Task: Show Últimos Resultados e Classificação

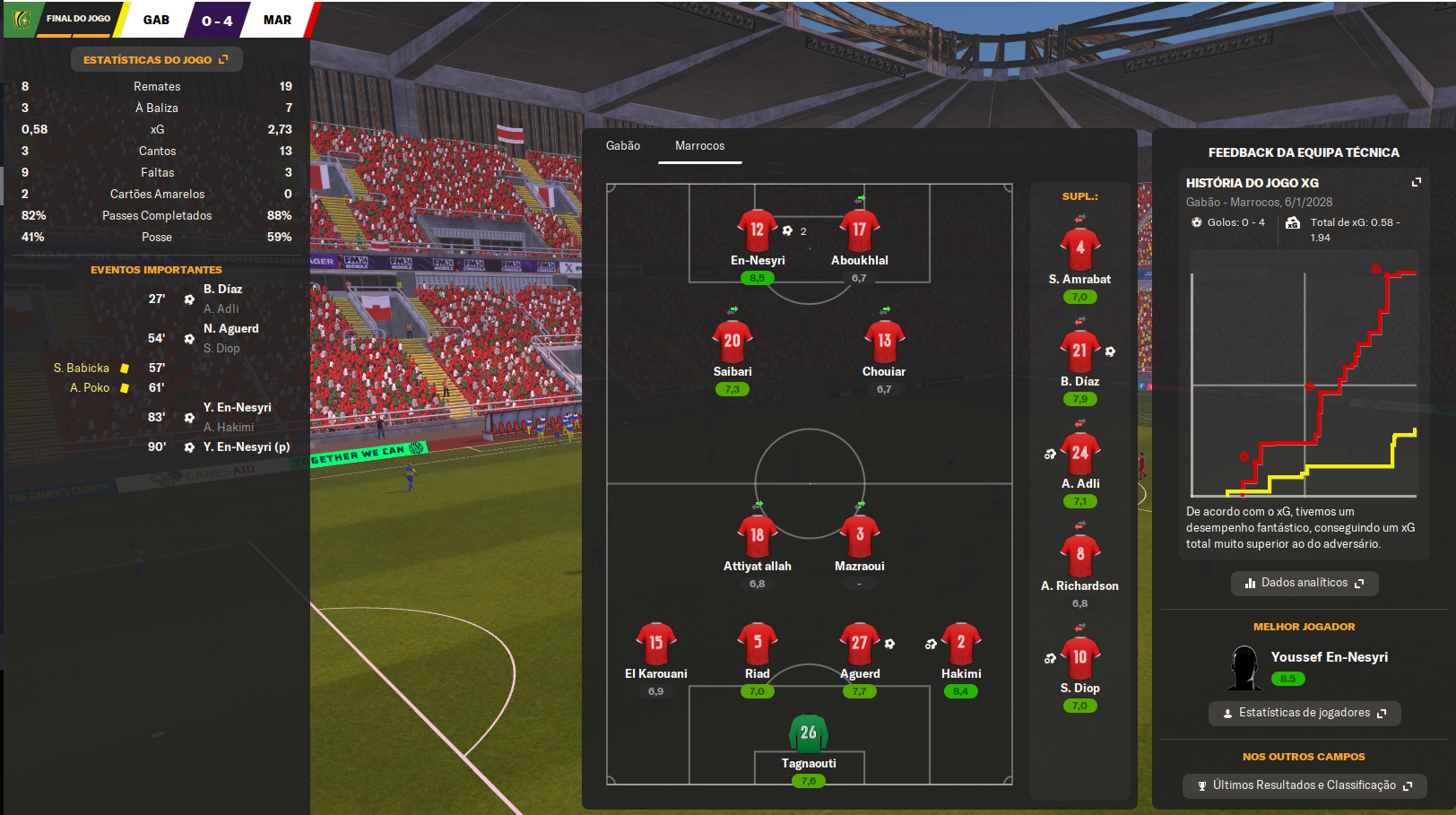Action: [x=1304, y=785]
